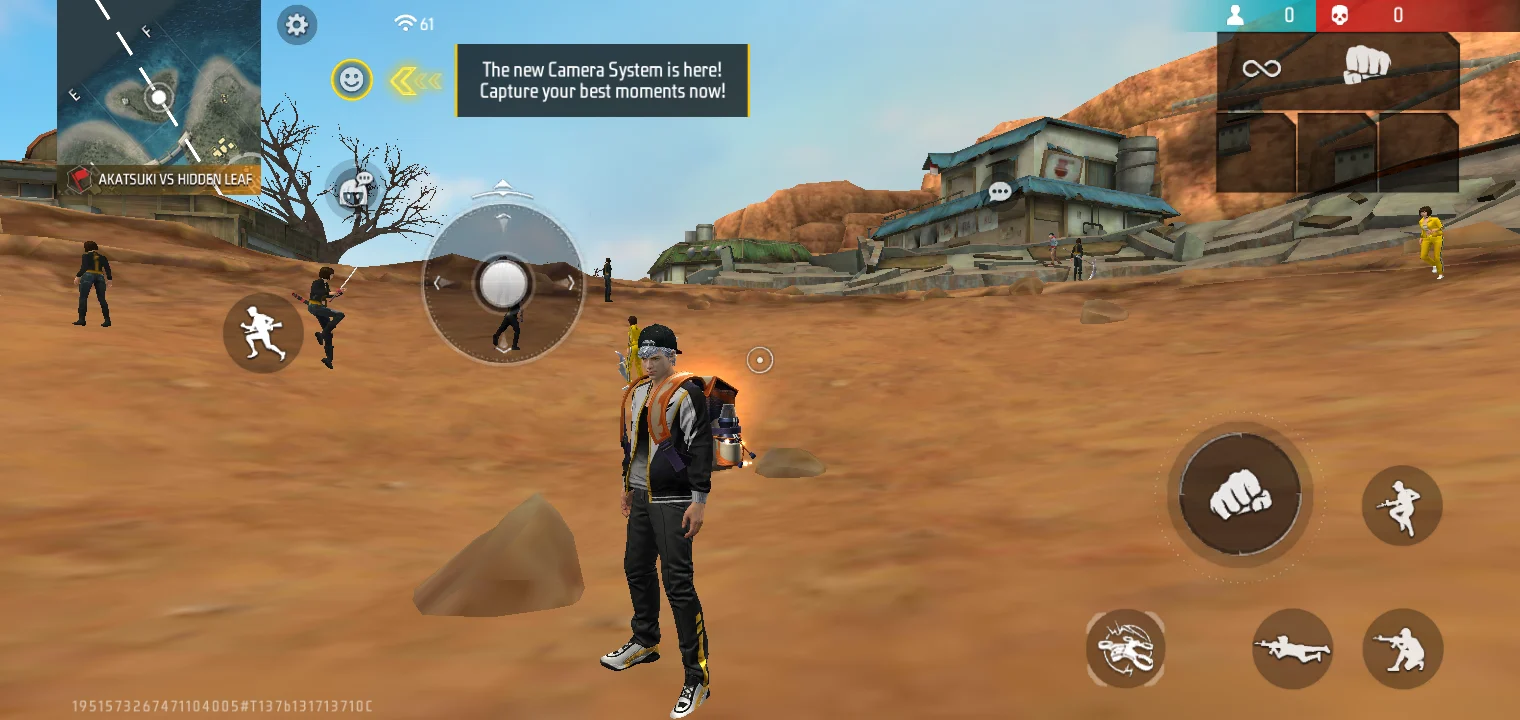Open the smiley emote button
Screen dimensions: 1520x720
coord(352,80)
